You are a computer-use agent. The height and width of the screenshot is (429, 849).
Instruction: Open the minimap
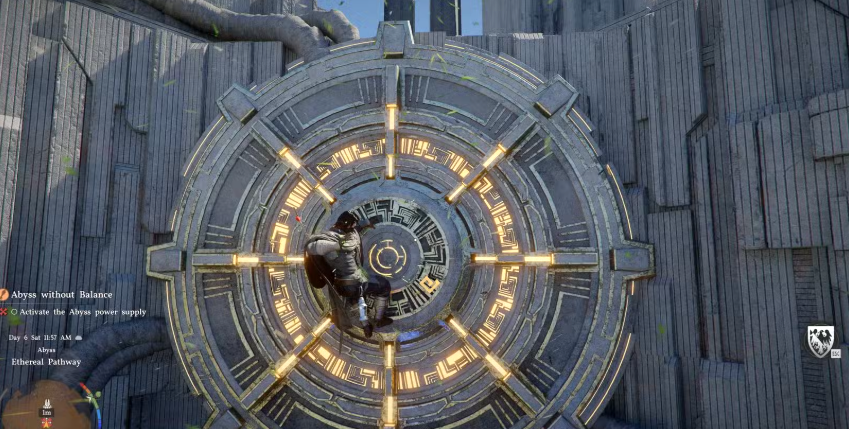pos(45,407)
